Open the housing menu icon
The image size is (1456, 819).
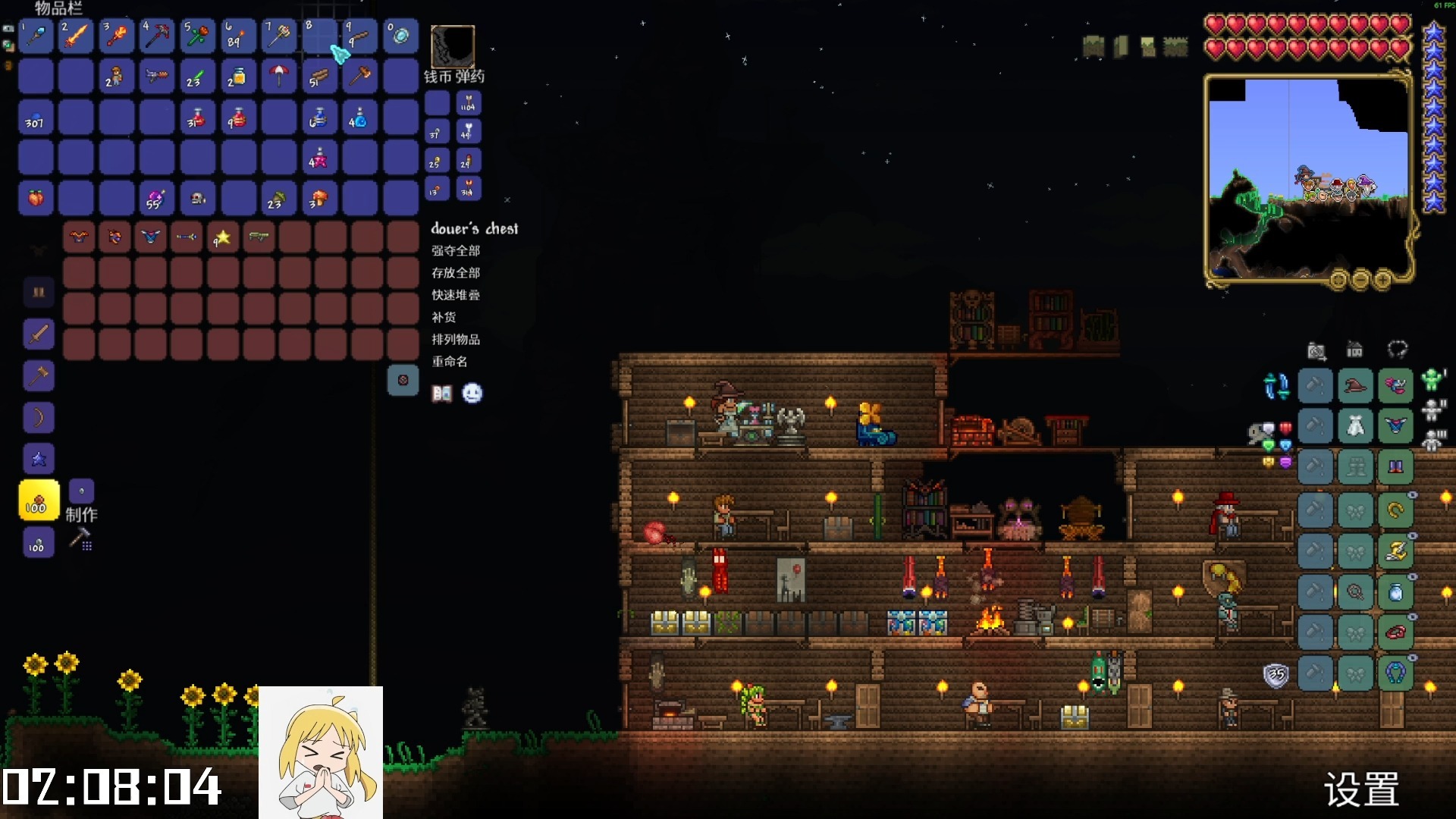click(x=1354, y=350)
